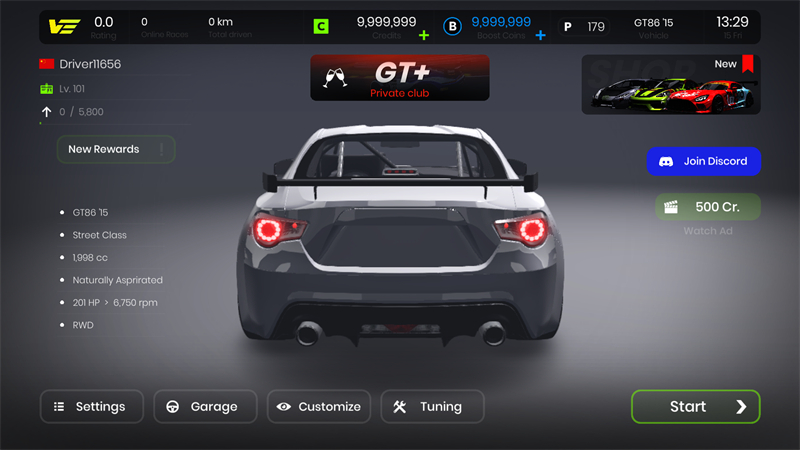Open the Customize menu

click(319, 407)
